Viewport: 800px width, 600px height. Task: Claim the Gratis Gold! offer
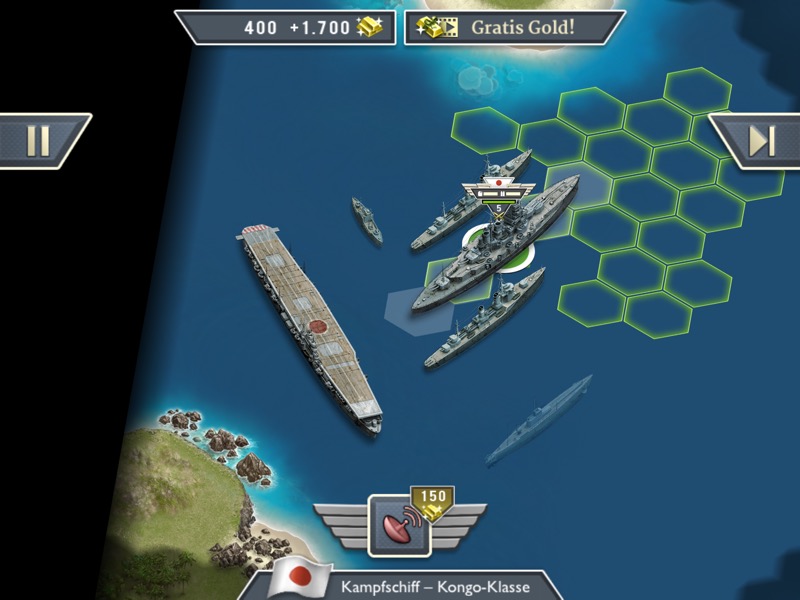click(x=514, y=27)
